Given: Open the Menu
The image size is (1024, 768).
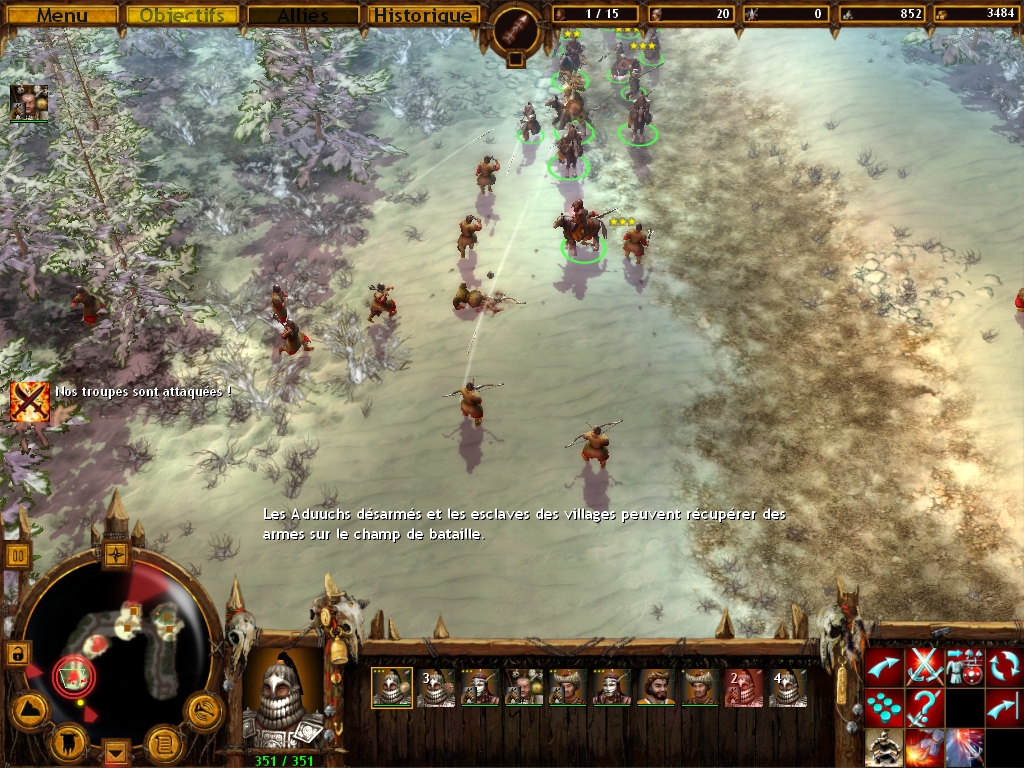Looking at the screenshot, I should point(62,15).
